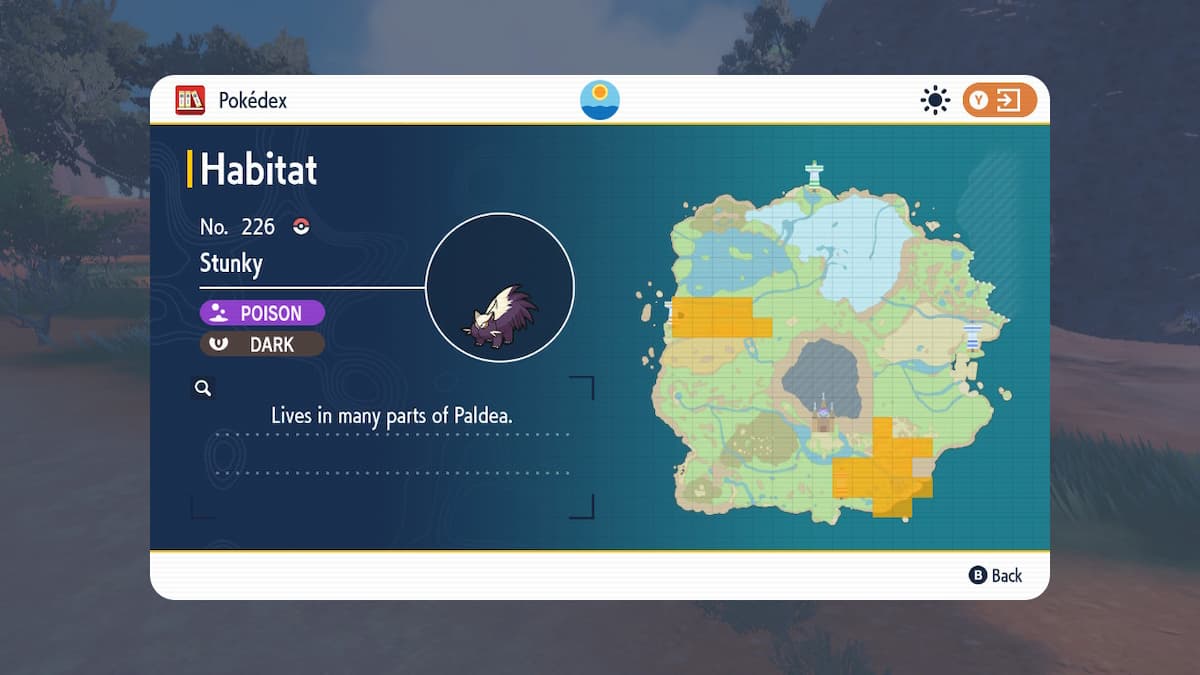Select the orange exit button
The width and height of the screenshot is (1200, 675).
[999, 100]
